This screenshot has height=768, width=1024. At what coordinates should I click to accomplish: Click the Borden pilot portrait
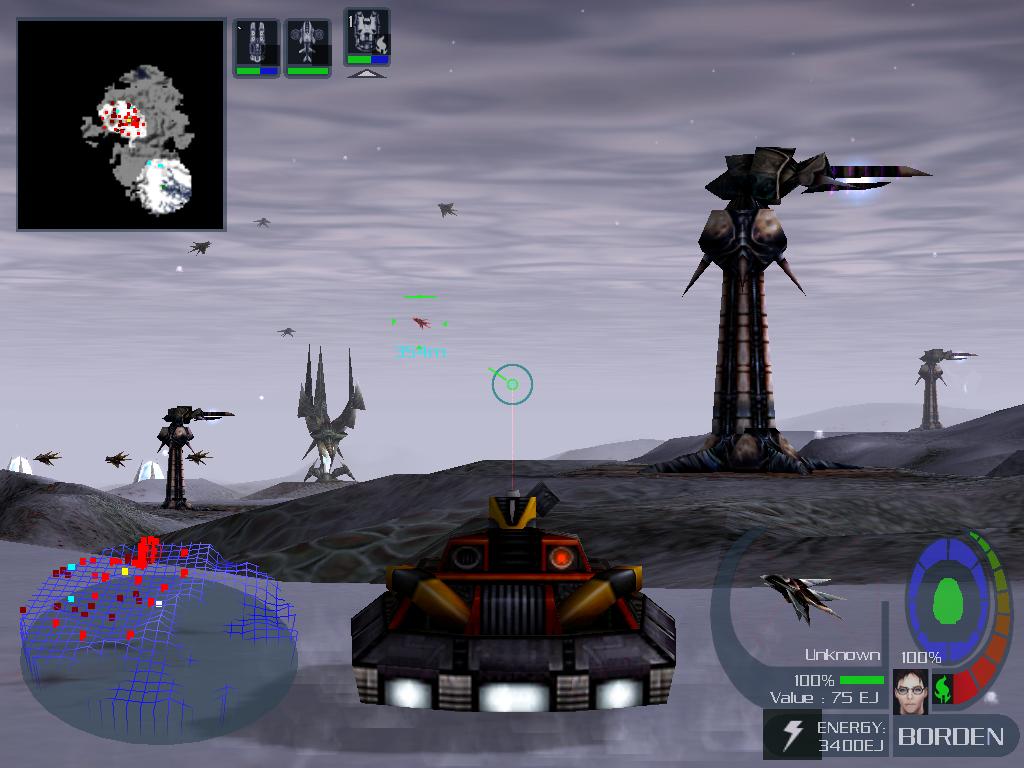pos(910,691)
